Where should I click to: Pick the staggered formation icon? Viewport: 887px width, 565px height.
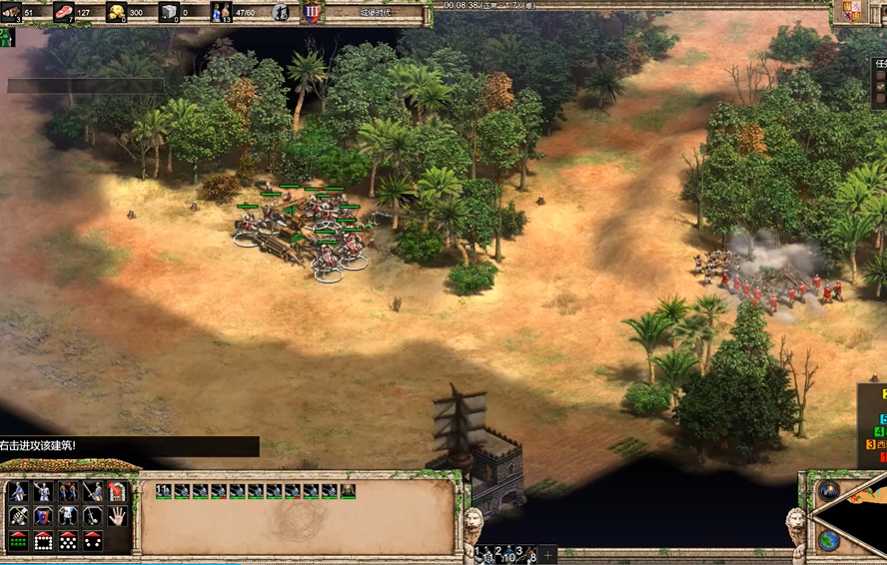68,540
